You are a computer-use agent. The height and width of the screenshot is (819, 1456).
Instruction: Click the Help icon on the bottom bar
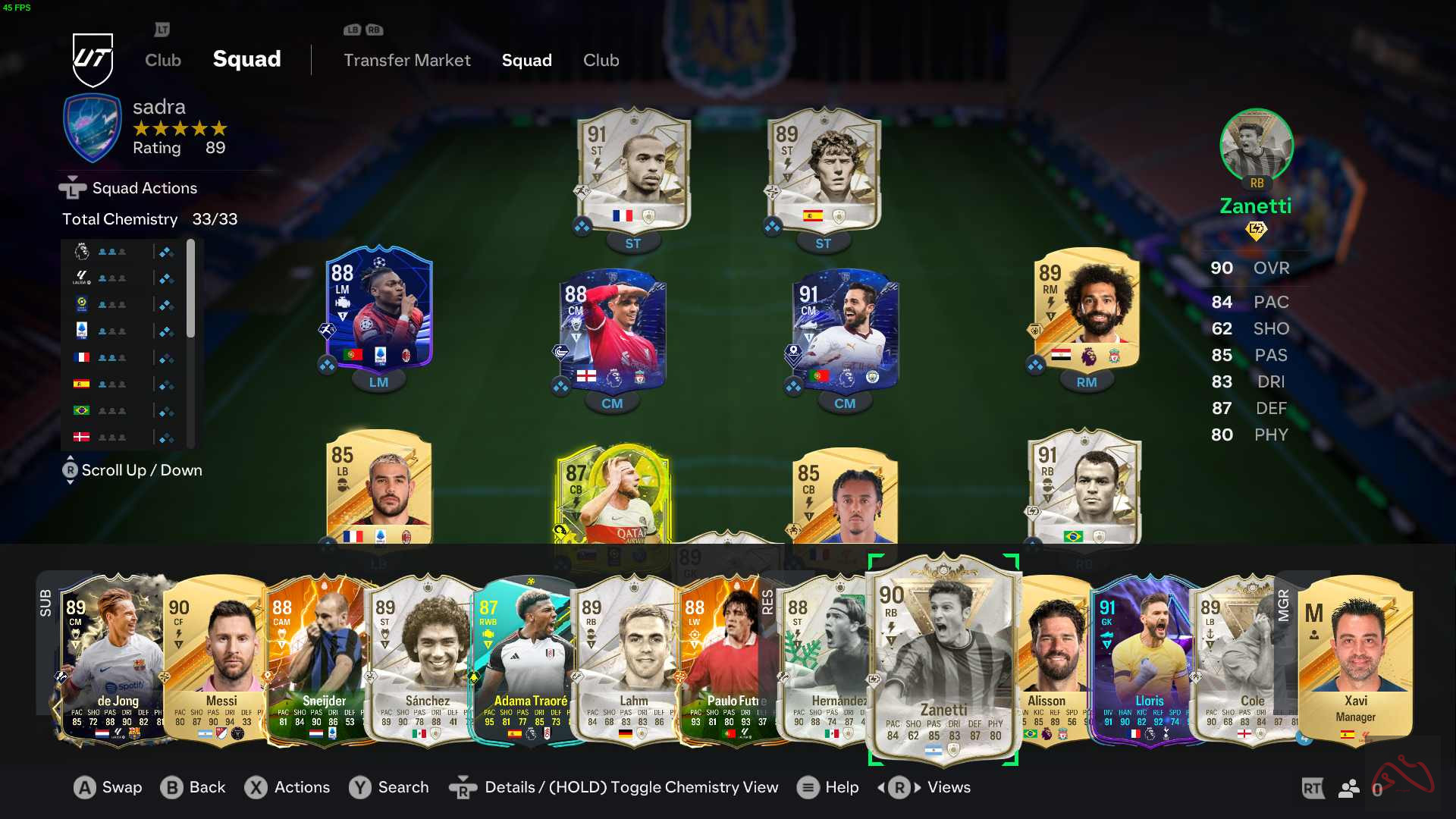pyautogui.click(x=808, y=788)
